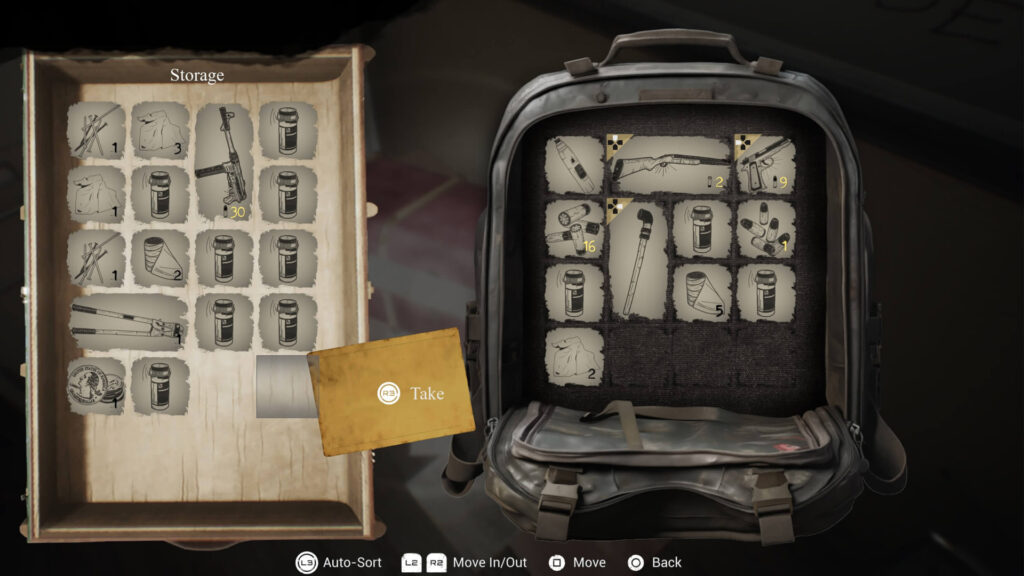1024x576 pixels.
Task: Select the pistol bullets in the backpack
Action: [765, 228]
